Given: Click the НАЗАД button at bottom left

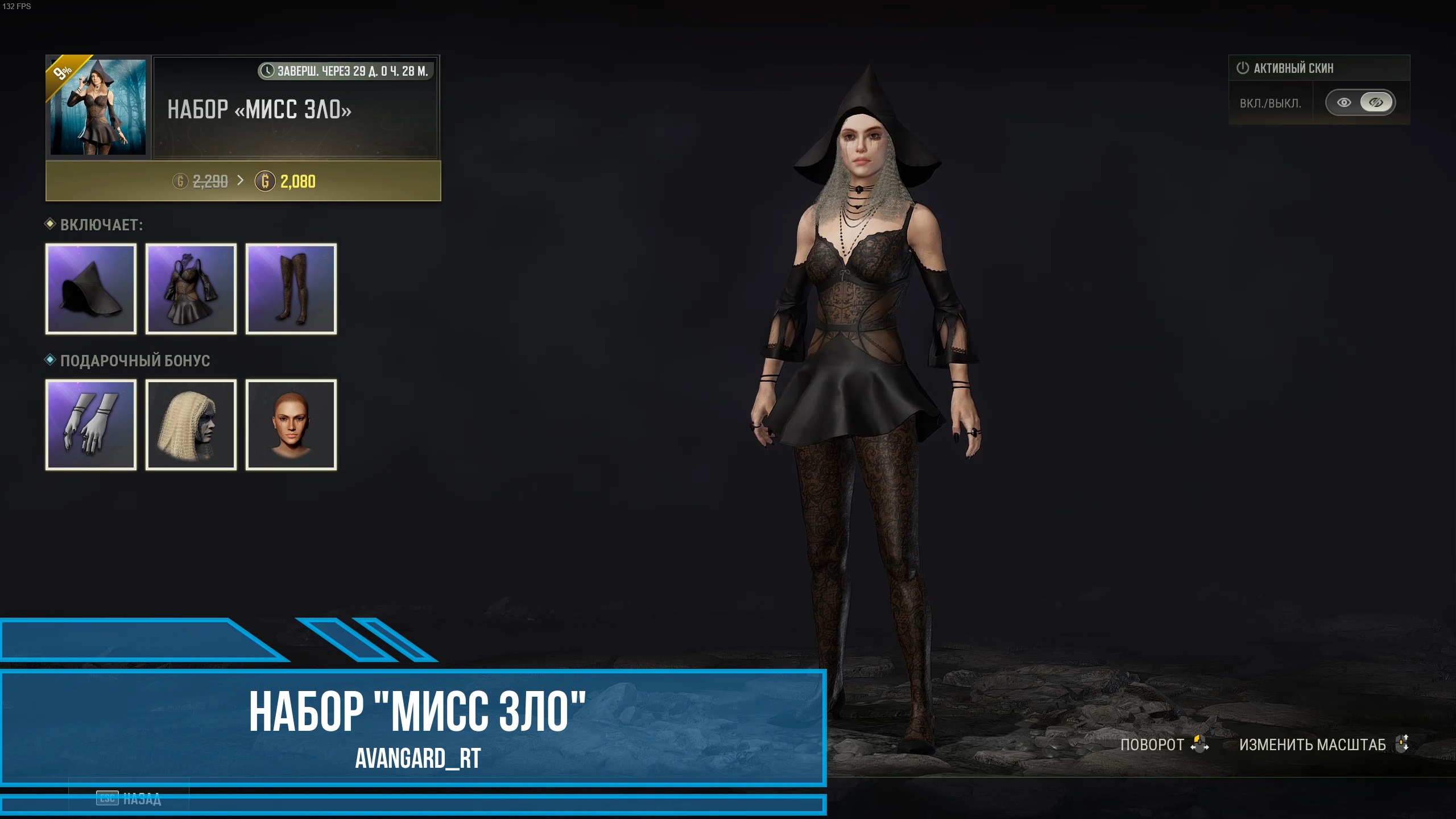Looking at the screenshot, I should click(128, 799).
